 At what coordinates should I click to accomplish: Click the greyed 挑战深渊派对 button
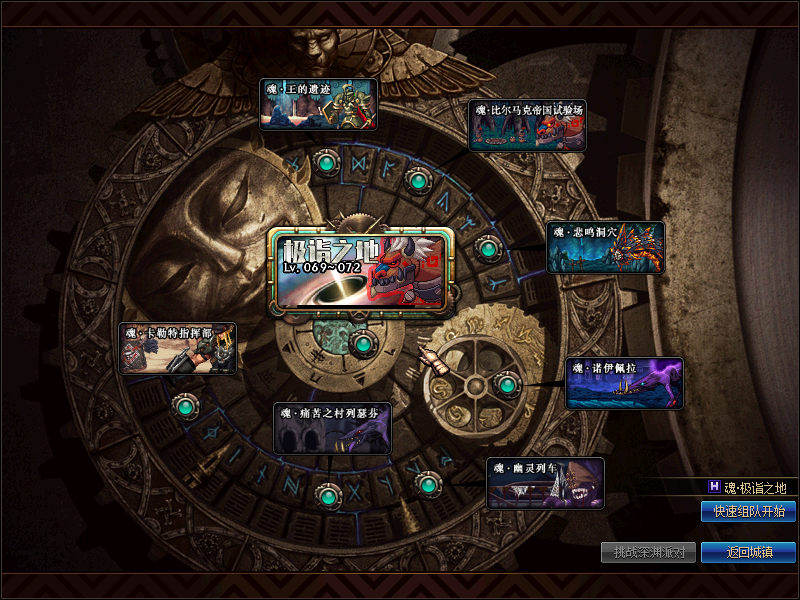click(648, 552)
